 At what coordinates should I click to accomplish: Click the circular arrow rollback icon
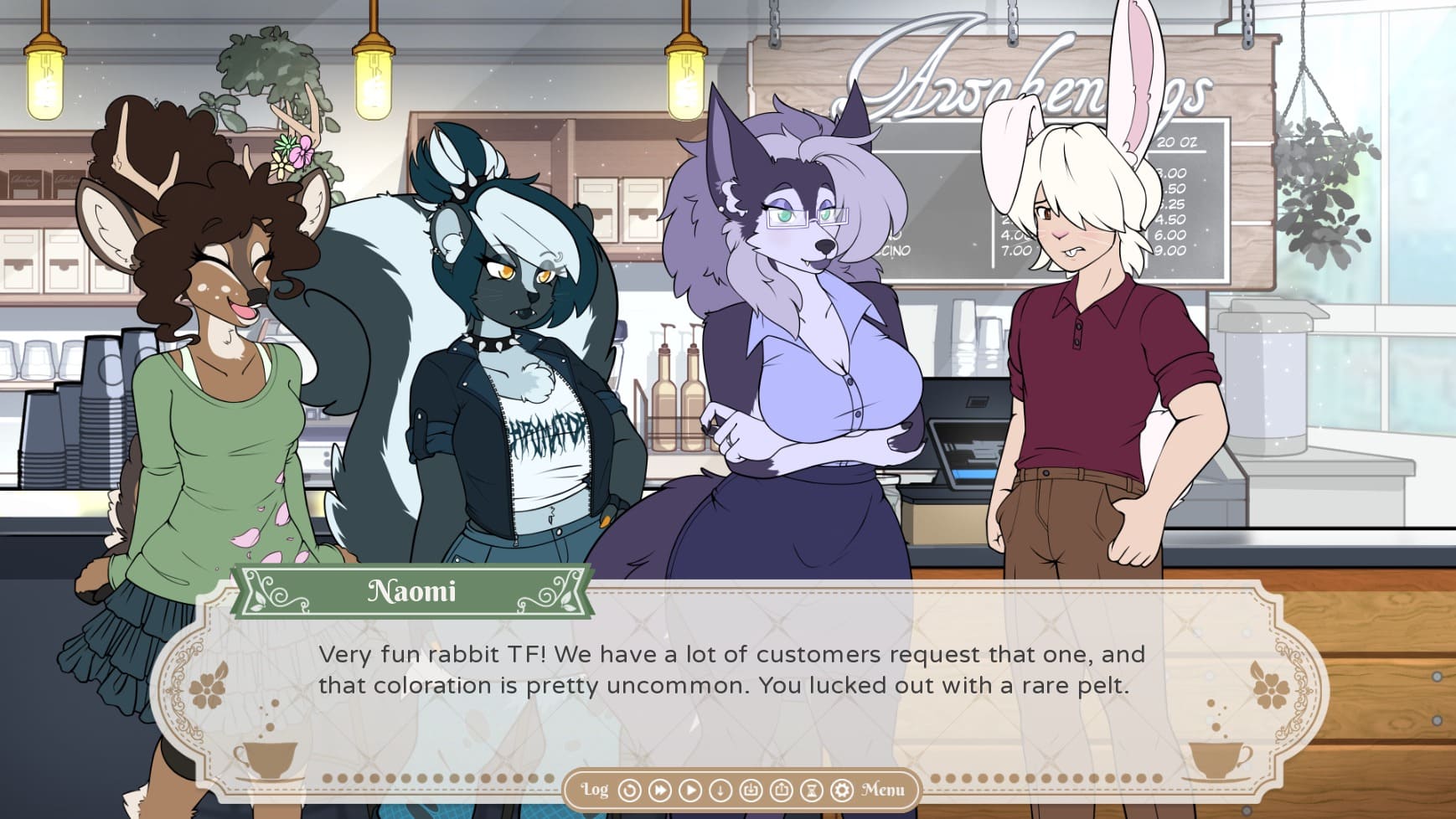pyautogui.click(x=629, y=790)
